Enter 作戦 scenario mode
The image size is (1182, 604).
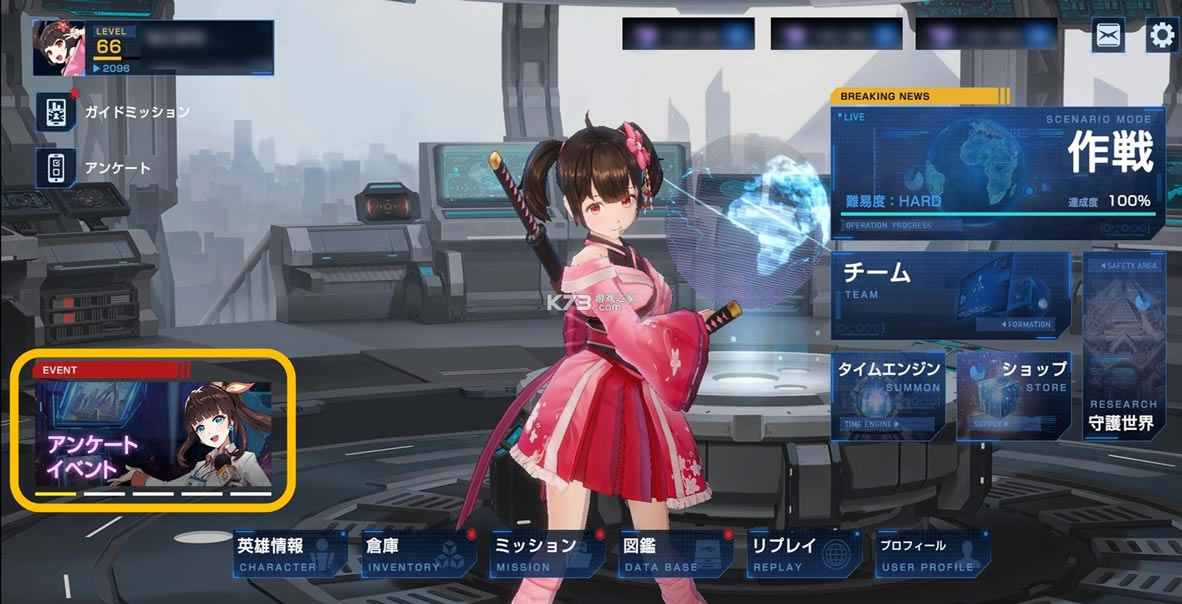click(997, 173)
